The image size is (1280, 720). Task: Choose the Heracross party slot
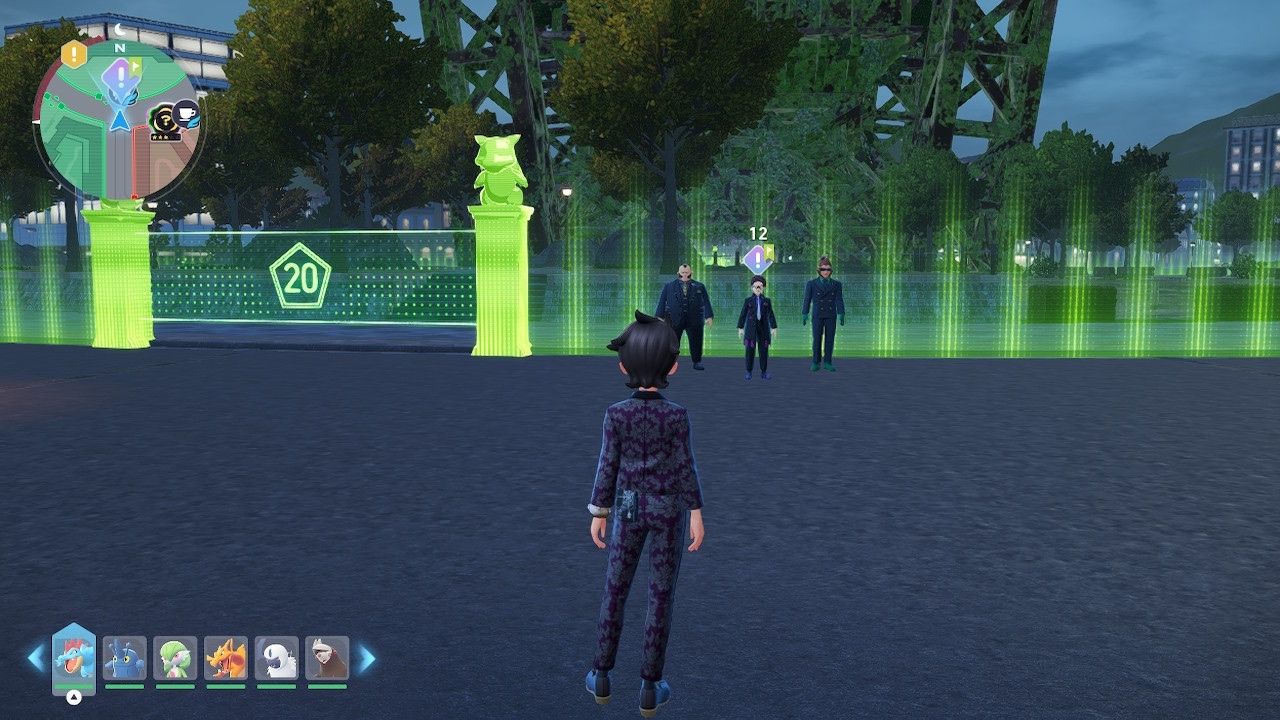click(125, 658)
